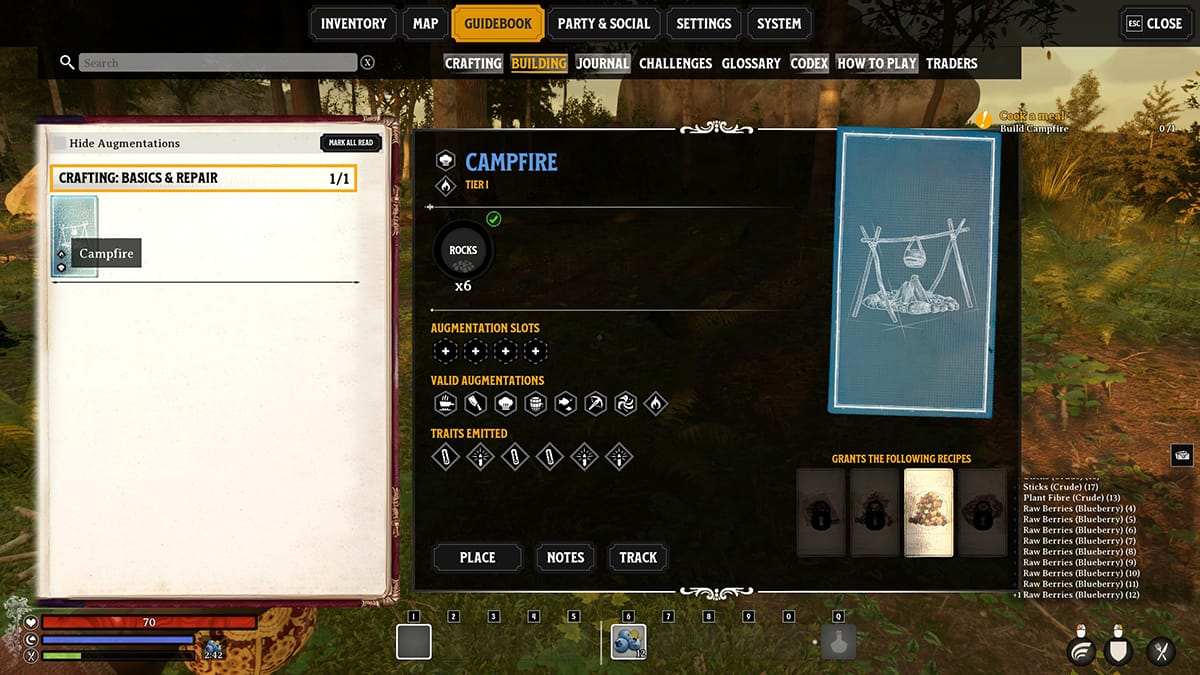Viewport: 1200px width, 675px height.
Task: Open the How To Play section
Action: point(877,63)
